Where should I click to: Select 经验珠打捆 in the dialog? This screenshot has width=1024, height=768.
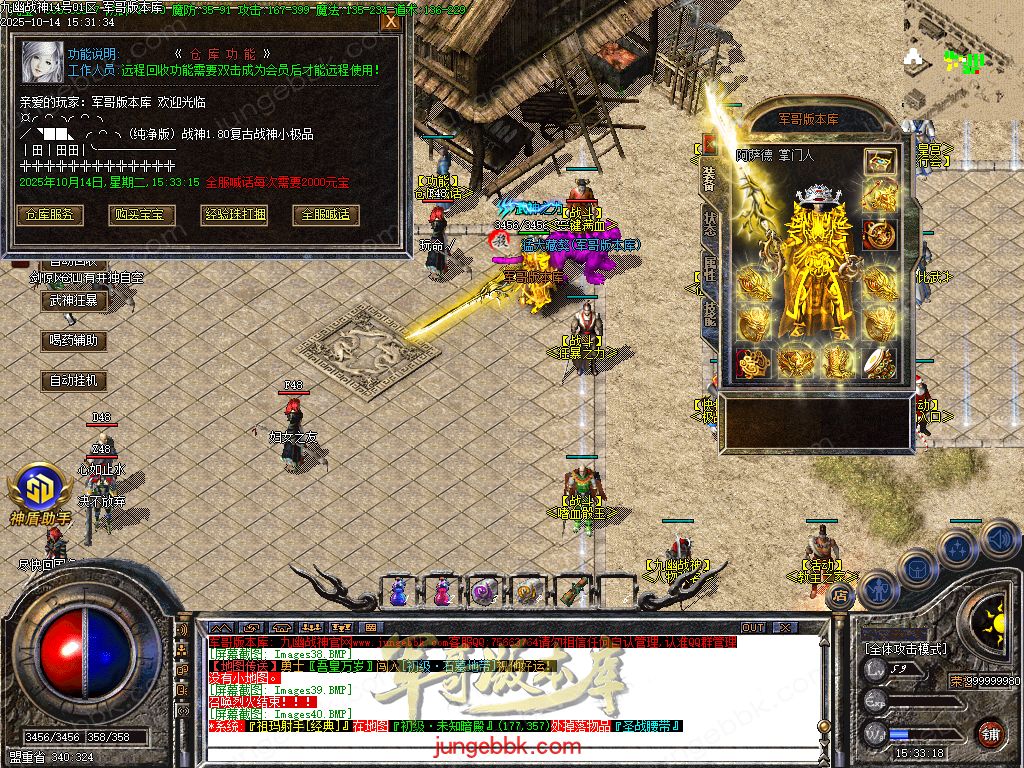click(235, 215)
